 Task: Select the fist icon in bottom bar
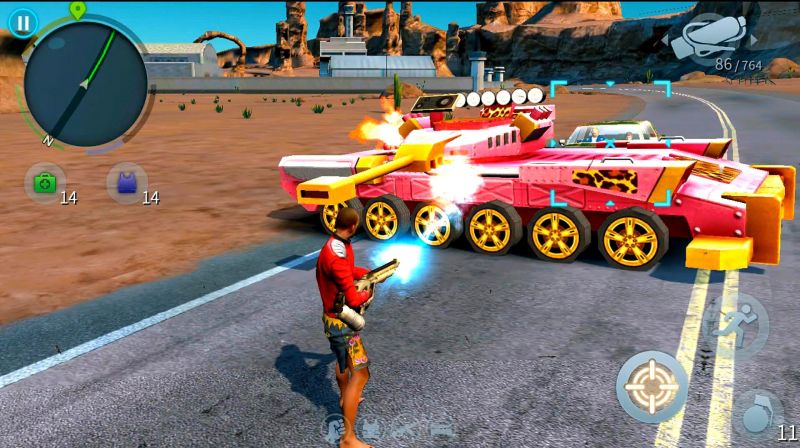[x=335, y=428]
